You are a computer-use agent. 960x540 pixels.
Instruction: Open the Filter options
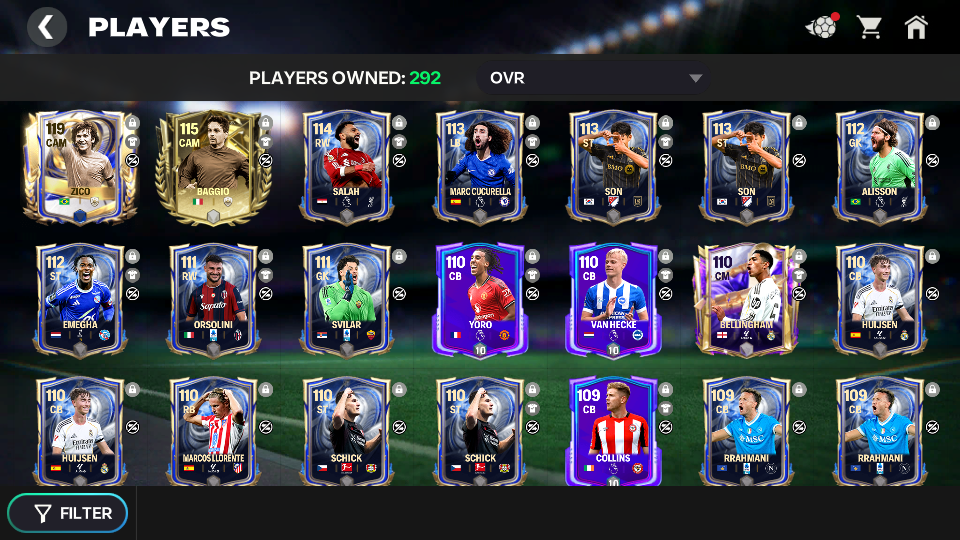pos(68,513)
